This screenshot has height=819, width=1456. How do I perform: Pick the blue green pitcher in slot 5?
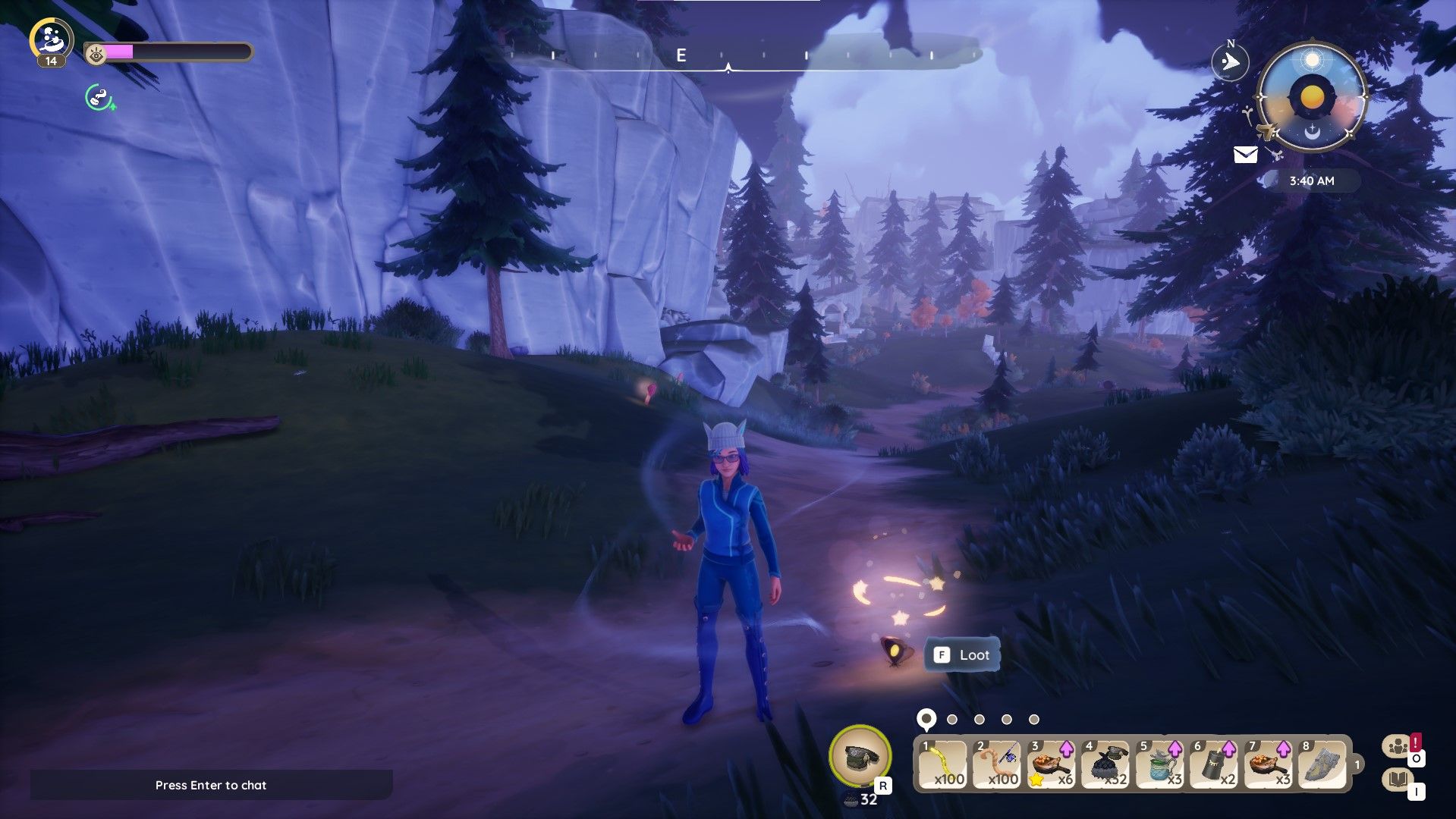point(1160,764)
